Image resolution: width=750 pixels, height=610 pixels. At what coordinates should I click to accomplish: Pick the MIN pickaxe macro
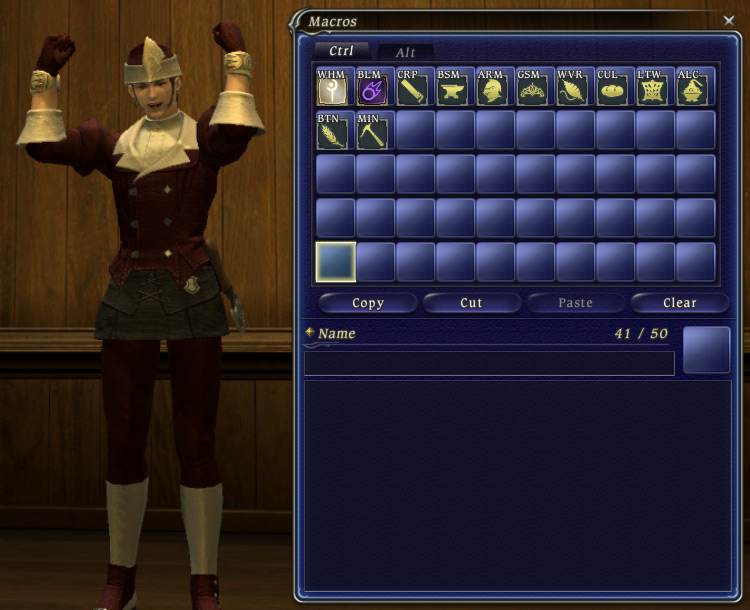click(x=375, y=131)
